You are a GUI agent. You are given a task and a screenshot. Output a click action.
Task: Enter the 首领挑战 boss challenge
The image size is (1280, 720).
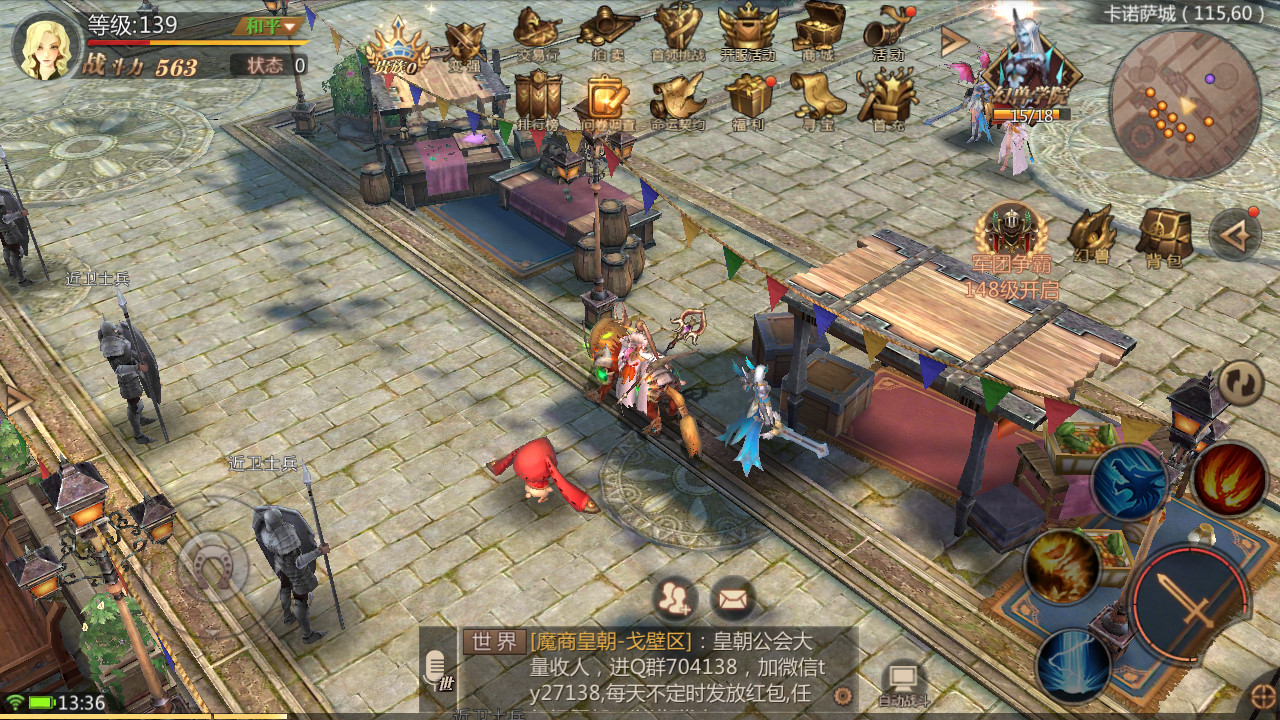[x=677, y=33]
